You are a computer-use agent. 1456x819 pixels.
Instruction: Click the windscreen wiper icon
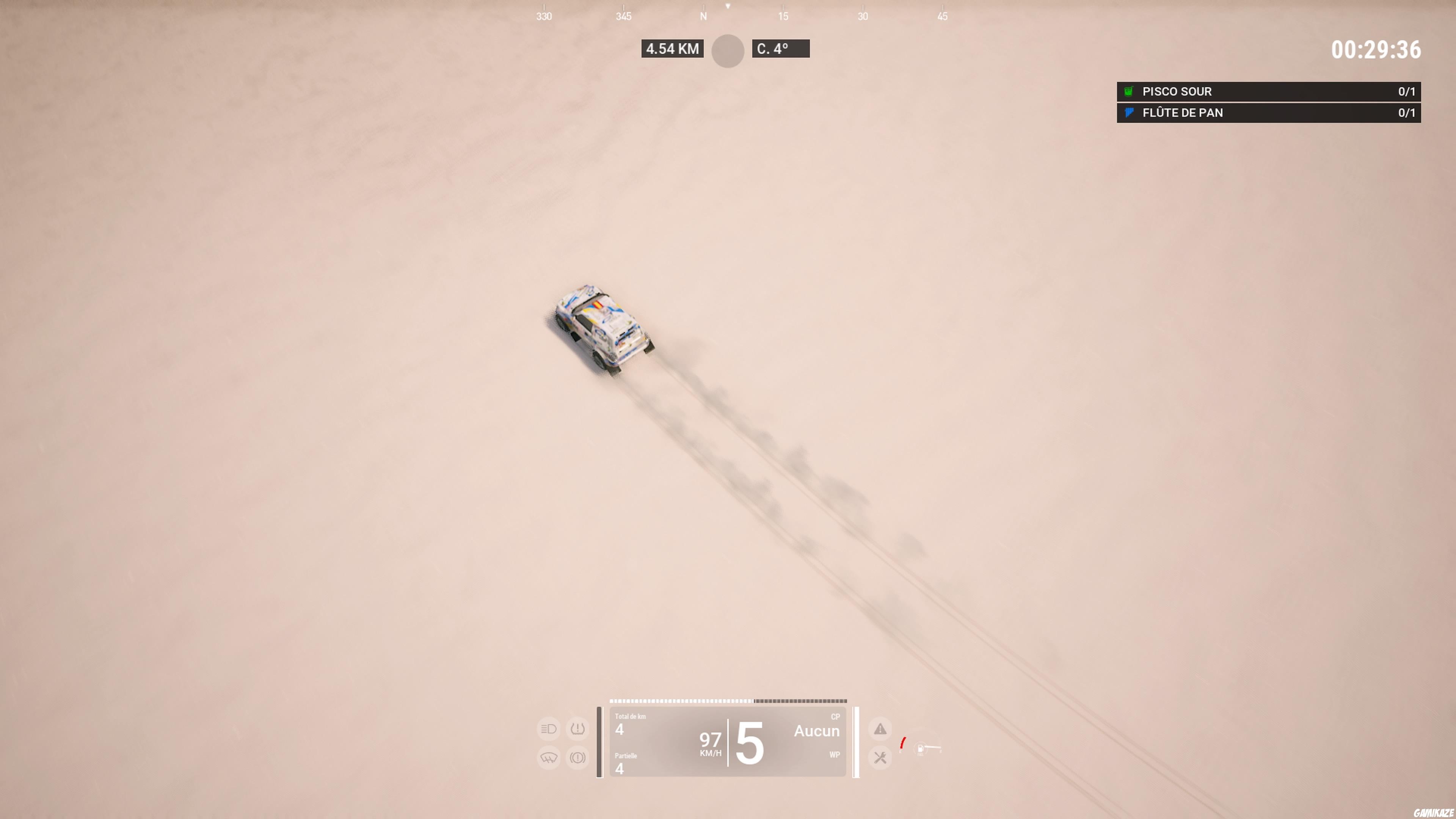pos(549,758)
